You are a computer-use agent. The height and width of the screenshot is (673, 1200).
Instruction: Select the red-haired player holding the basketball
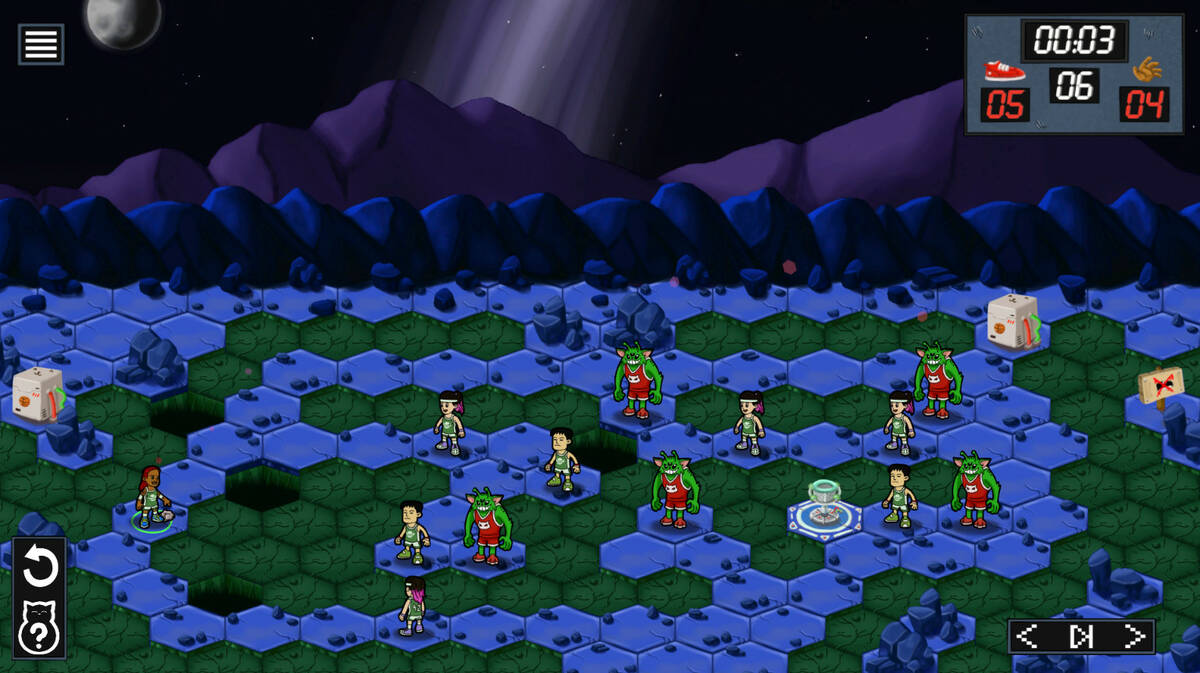pyautogui.click(x=150, y=497)
